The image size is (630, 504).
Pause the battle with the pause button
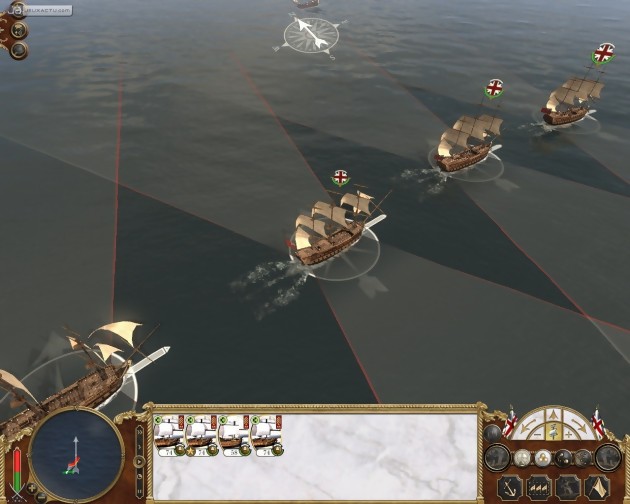click(138, 492)
